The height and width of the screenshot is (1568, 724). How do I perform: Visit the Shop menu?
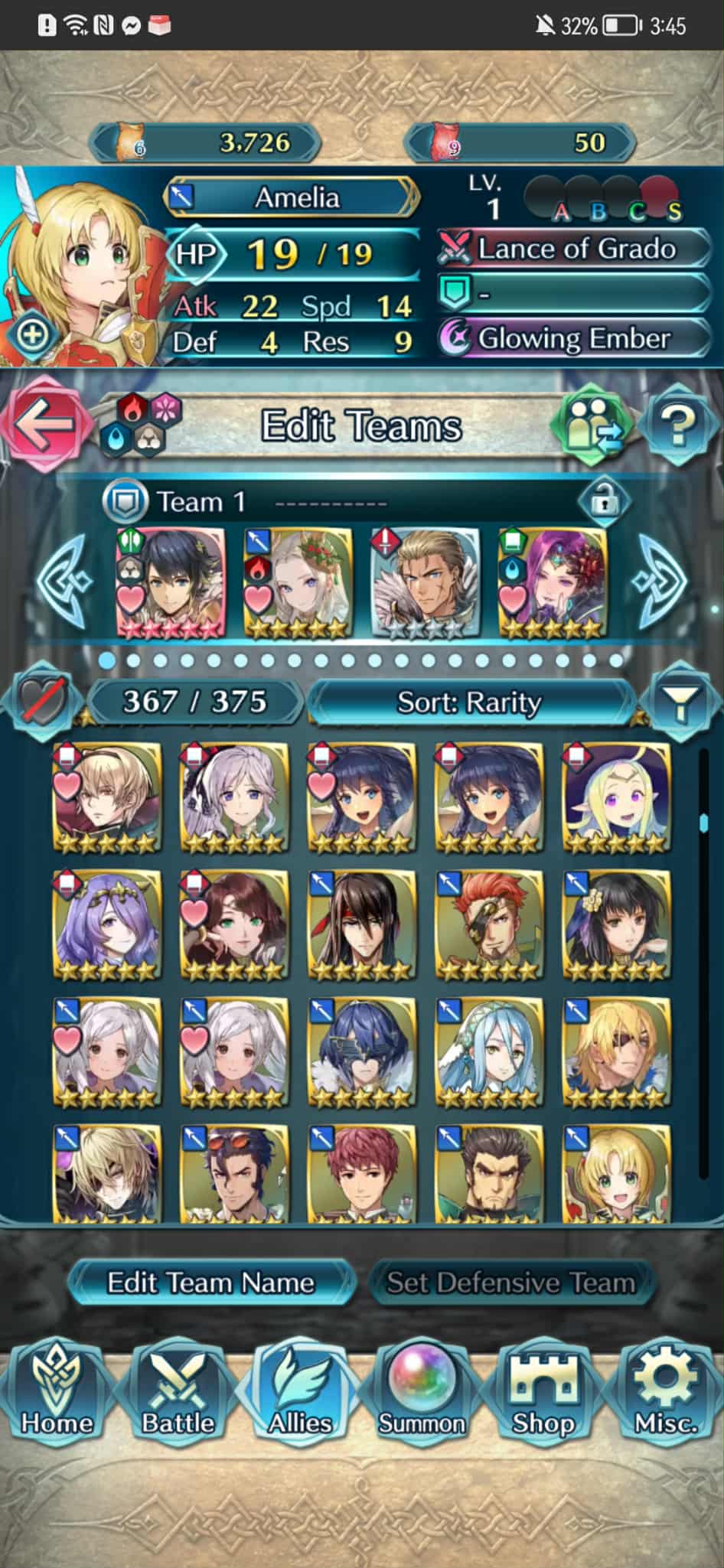point(543,1394)
